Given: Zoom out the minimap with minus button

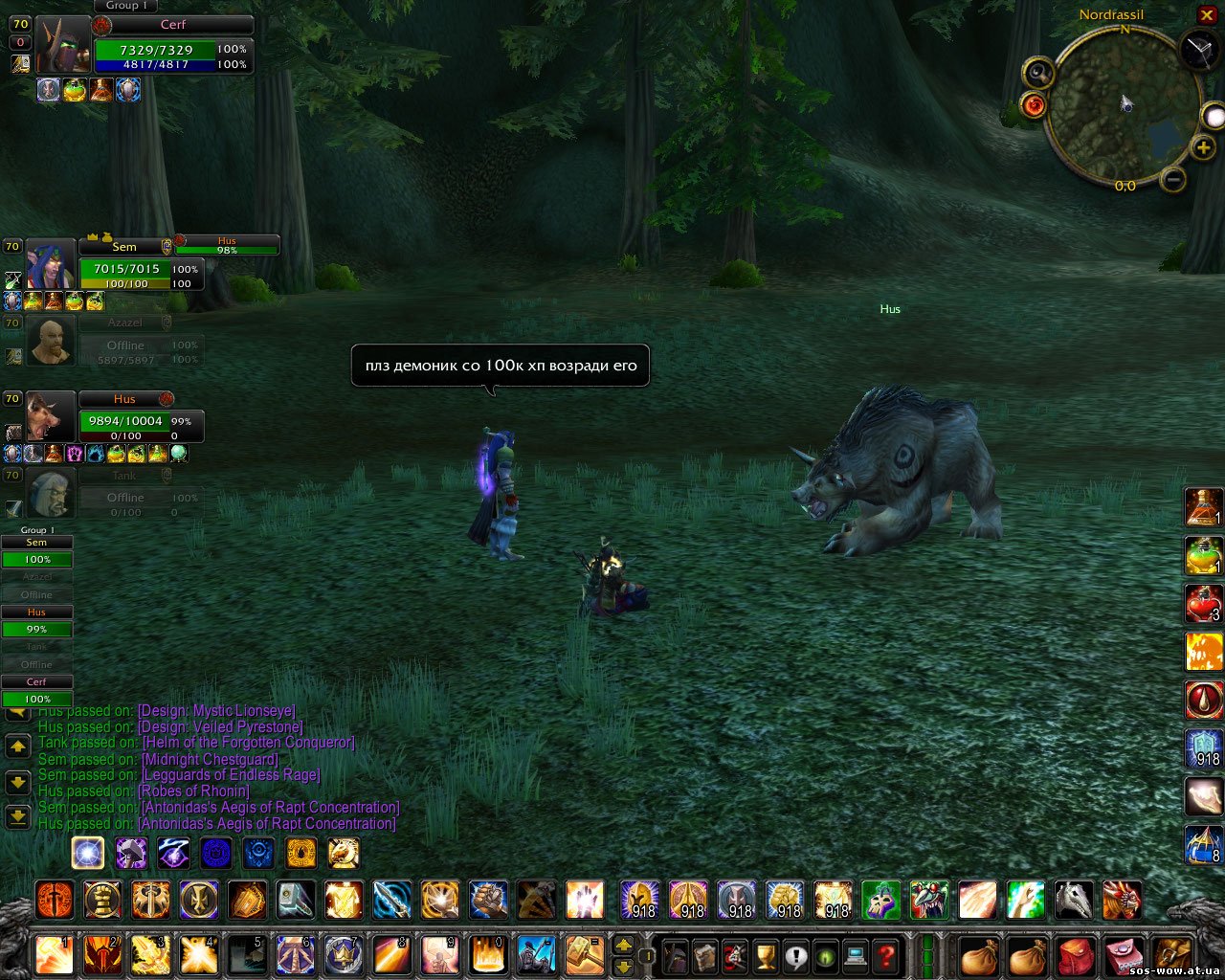Looking at the screenshot, I should coord(1173,179).
